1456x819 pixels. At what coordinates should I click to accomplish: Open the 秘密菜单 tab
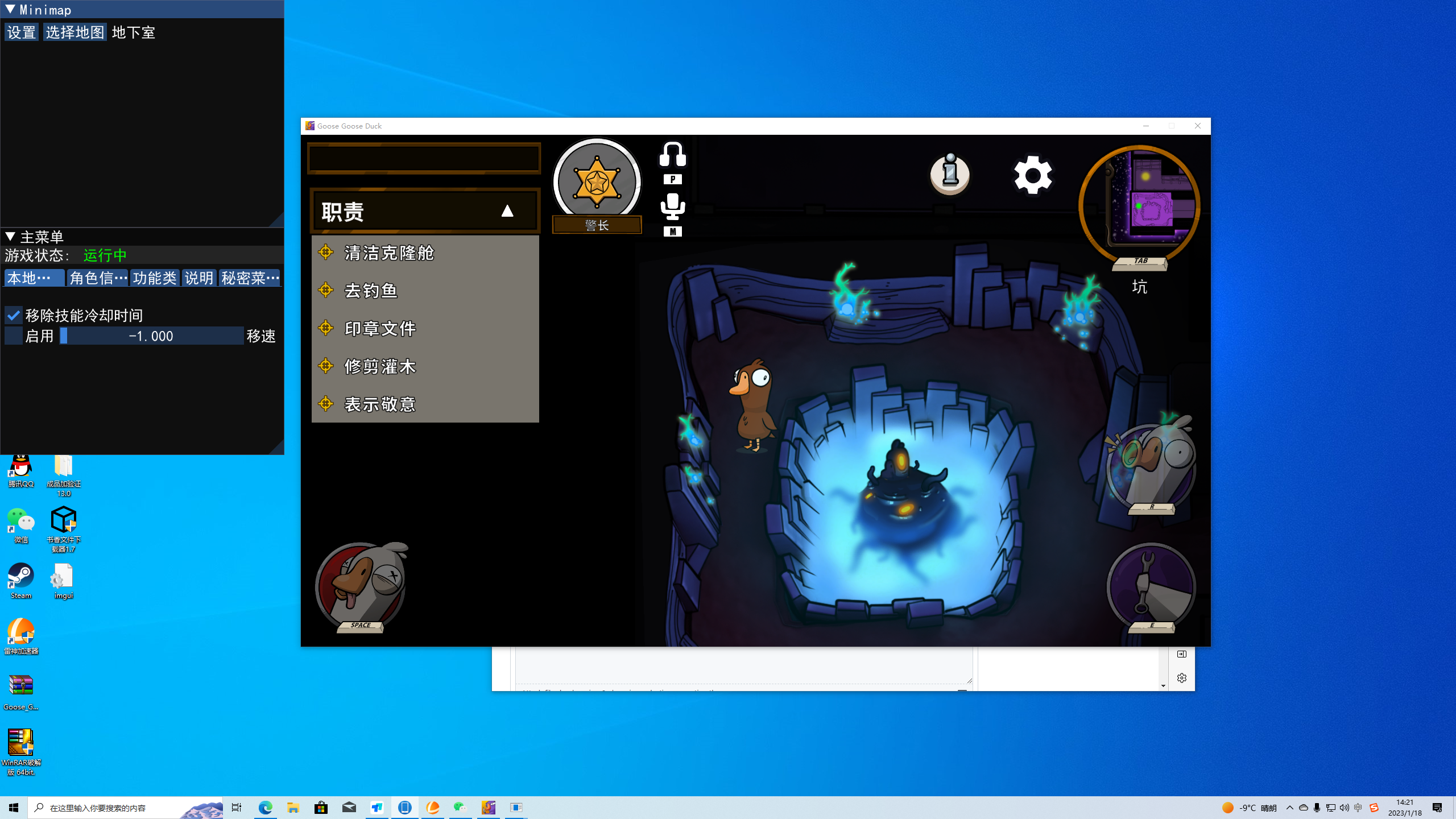pyautogui.click(x=249, y=278)
